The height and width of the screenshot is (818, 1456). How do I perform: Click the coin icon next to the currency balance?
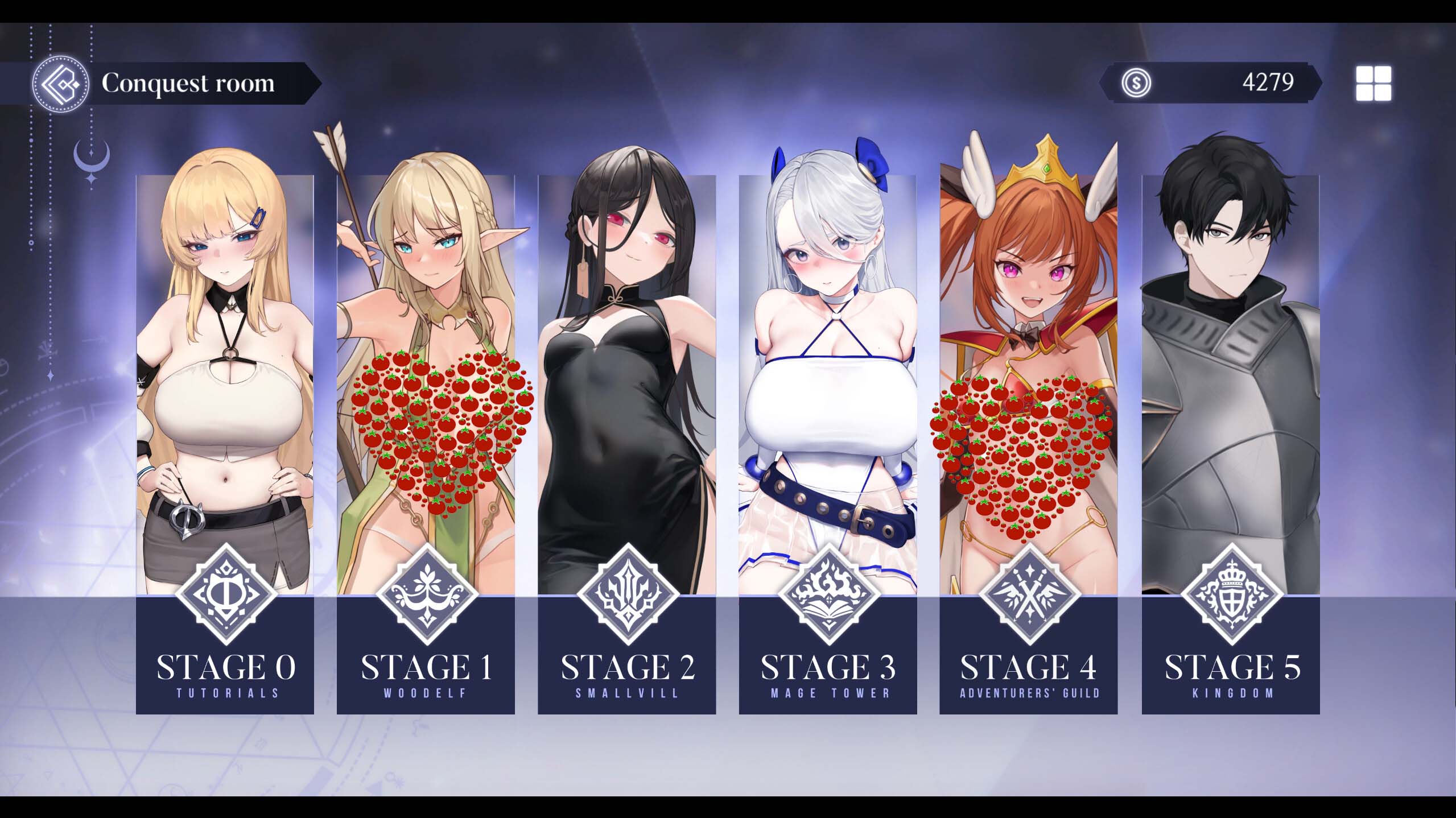coord(1136,84)
